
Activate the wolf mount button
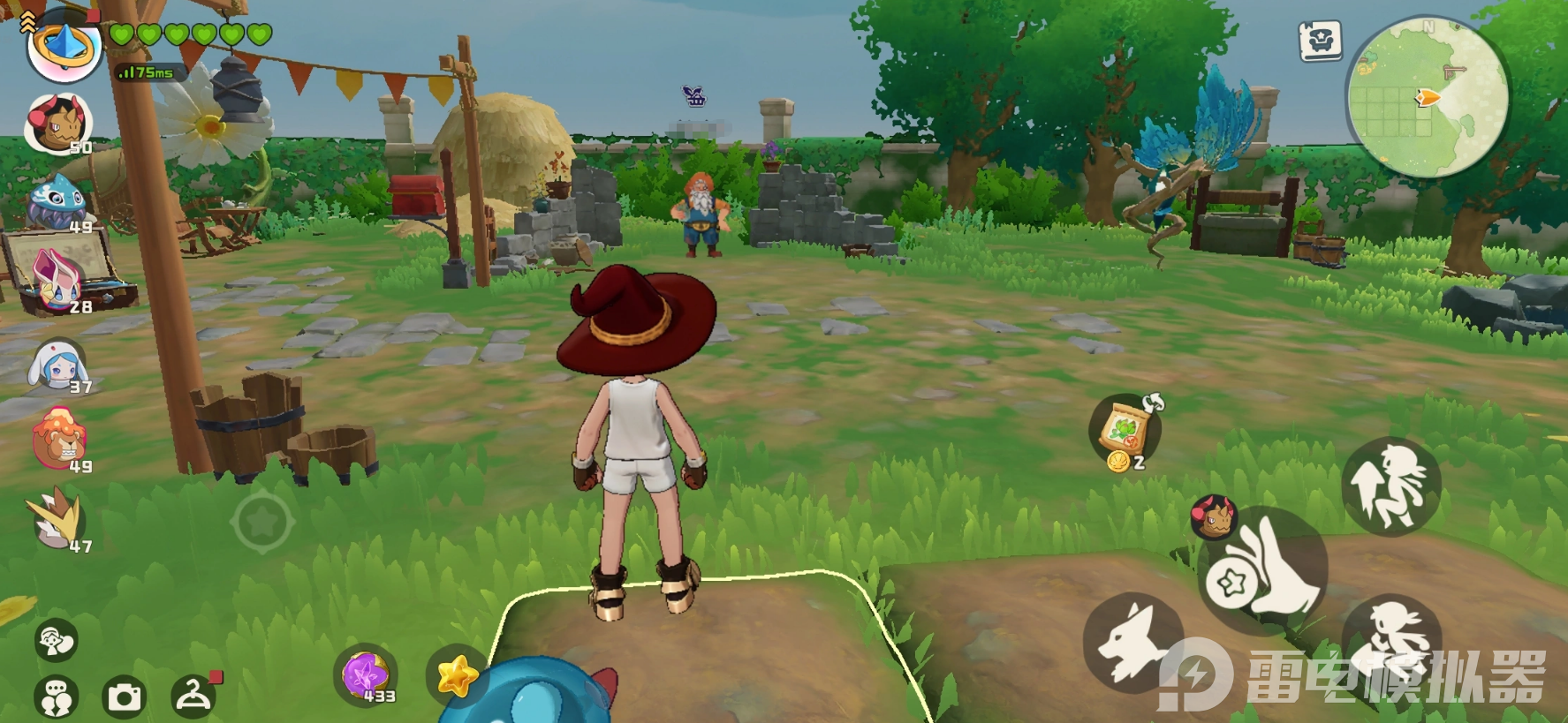pyautogui.click(x=1133, y=643)
